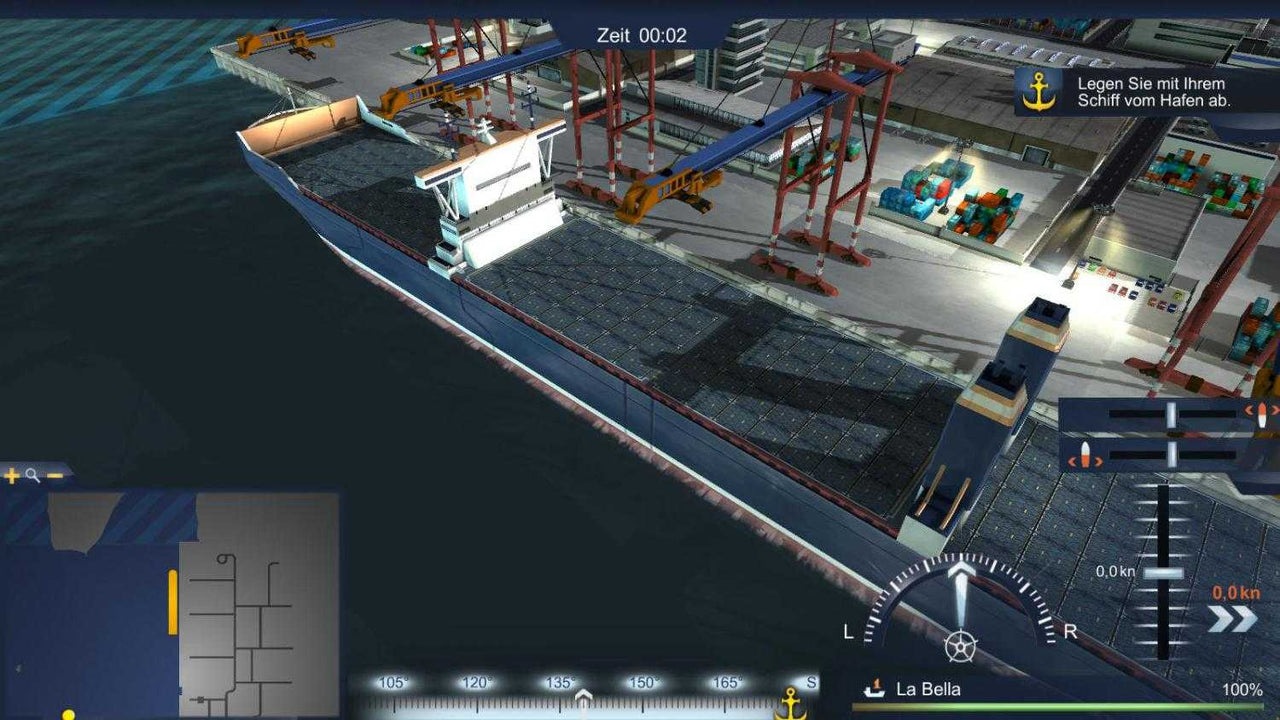The width and height of the screenshot is (1280, 720).
Task: Click the orange arrows on the upper thruster
Action: pyautogui.click(x=1250, y=412)
